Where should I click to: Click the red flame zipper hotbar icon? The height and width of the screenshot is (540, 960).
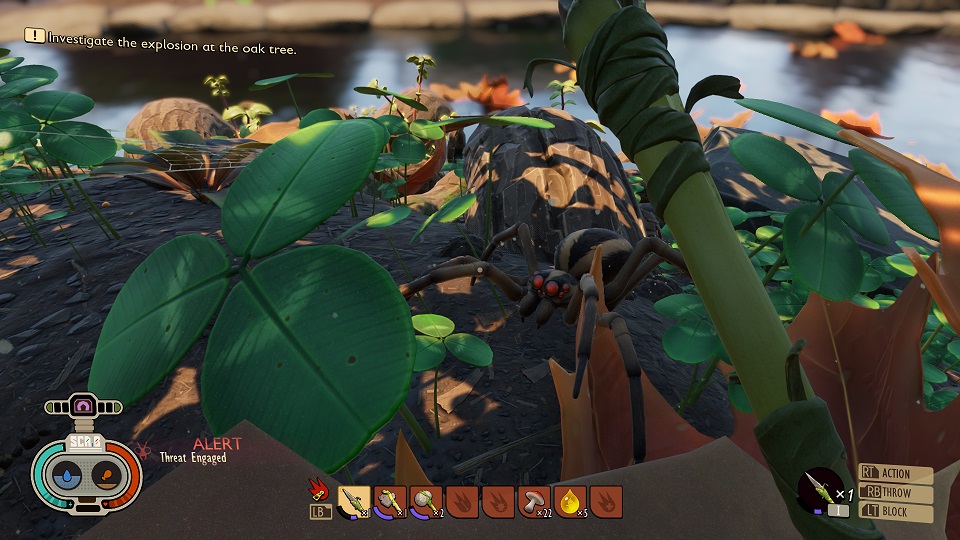[319, 489]
